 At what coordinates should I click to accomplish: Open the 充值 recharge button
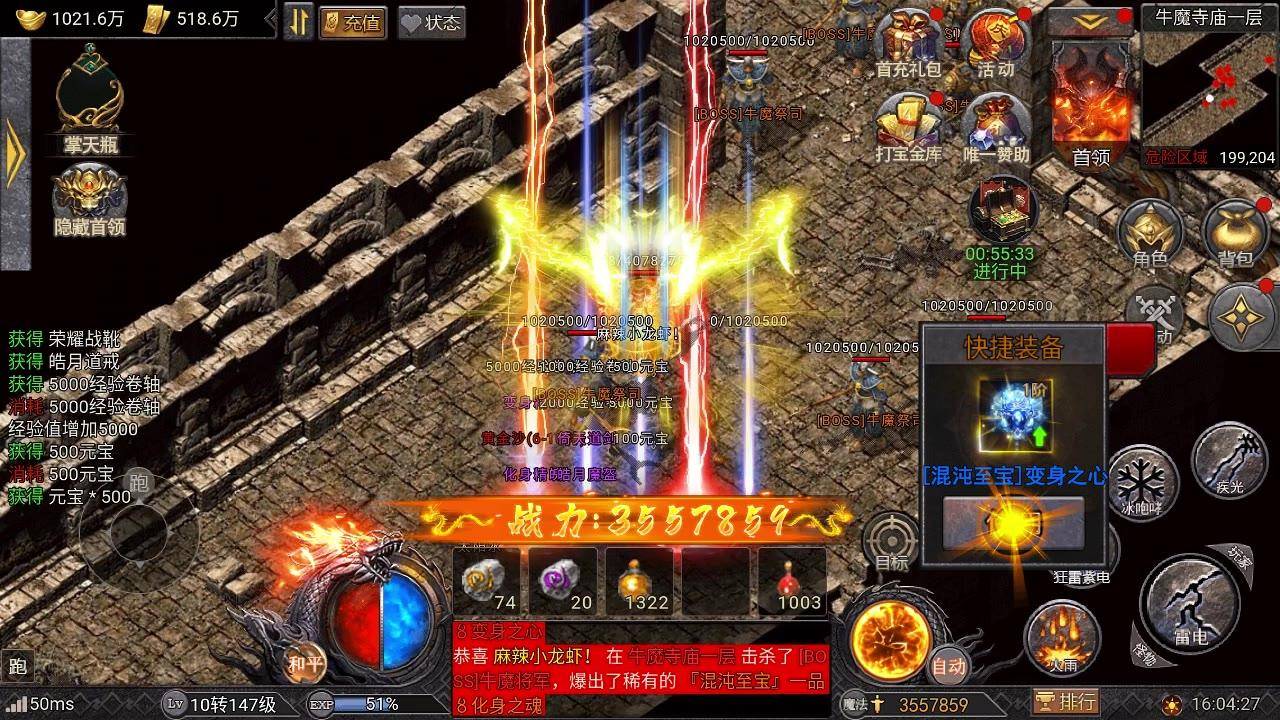pyautogui.click(x=353, y=22)
